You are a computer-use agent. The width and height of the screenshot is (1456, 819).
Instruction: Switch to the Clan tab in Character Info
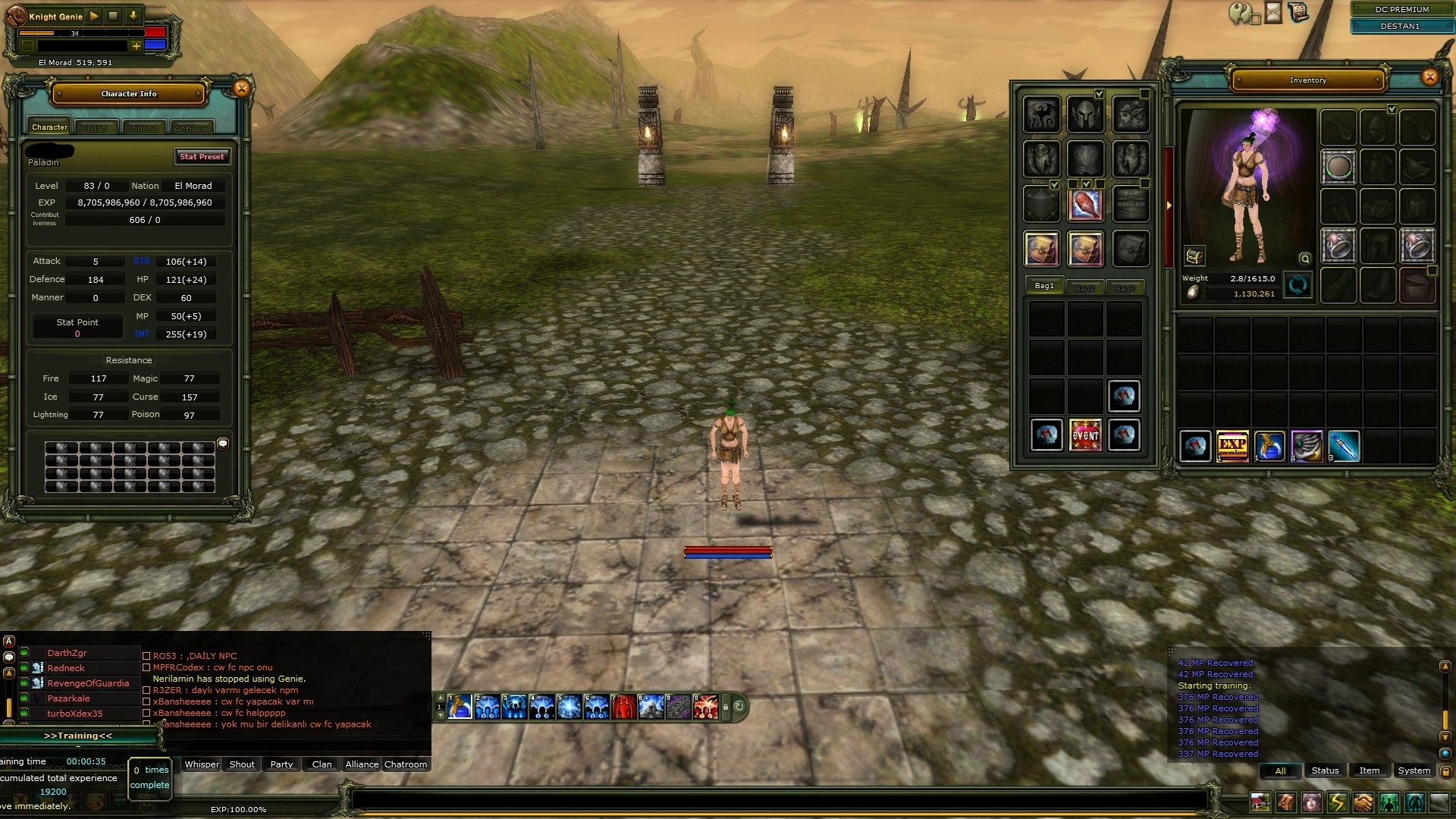point(97,128)
